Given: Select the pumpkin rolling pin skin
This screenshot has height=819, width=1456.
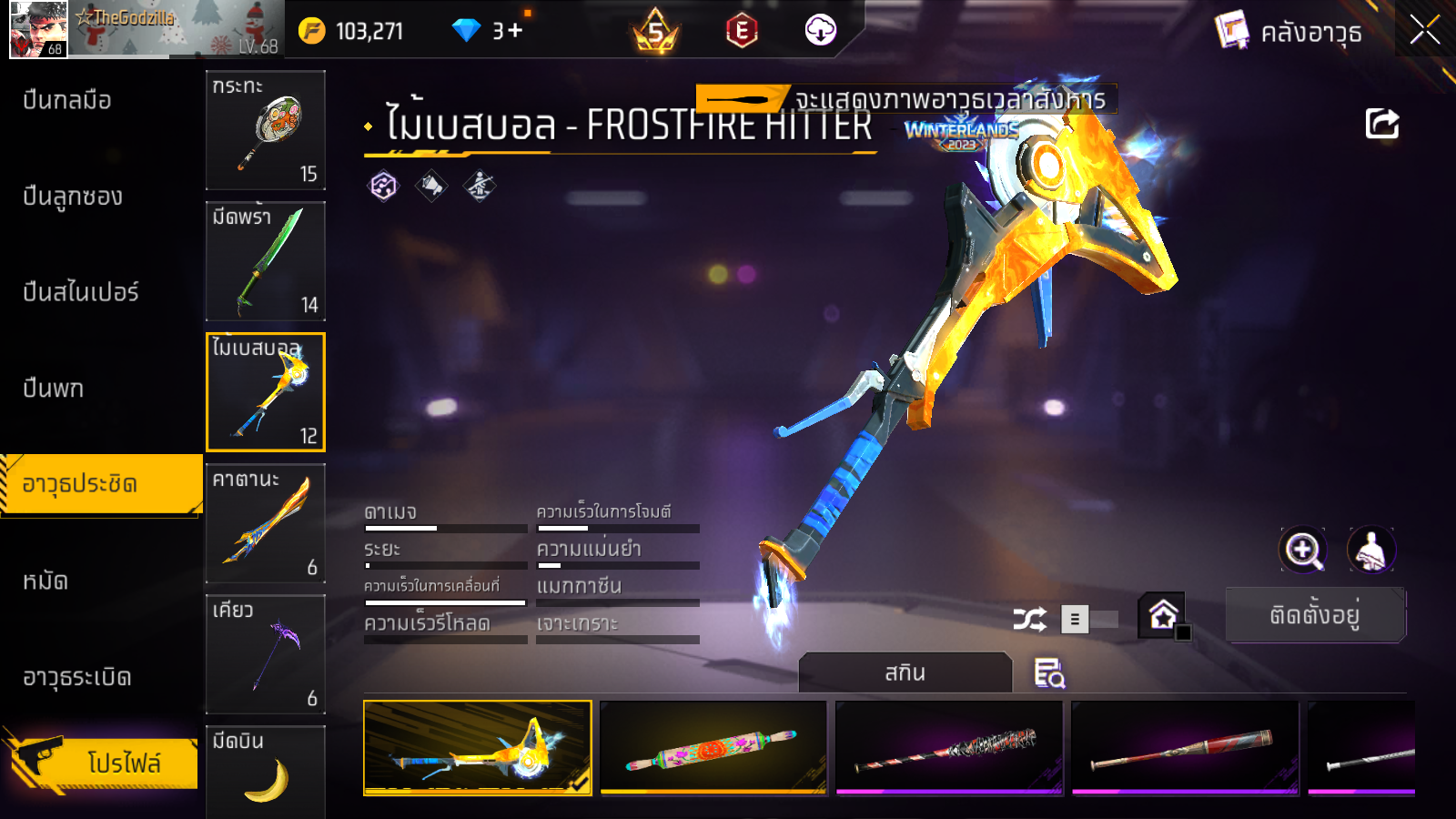Looking at the screenshot, I should (713, 747).
